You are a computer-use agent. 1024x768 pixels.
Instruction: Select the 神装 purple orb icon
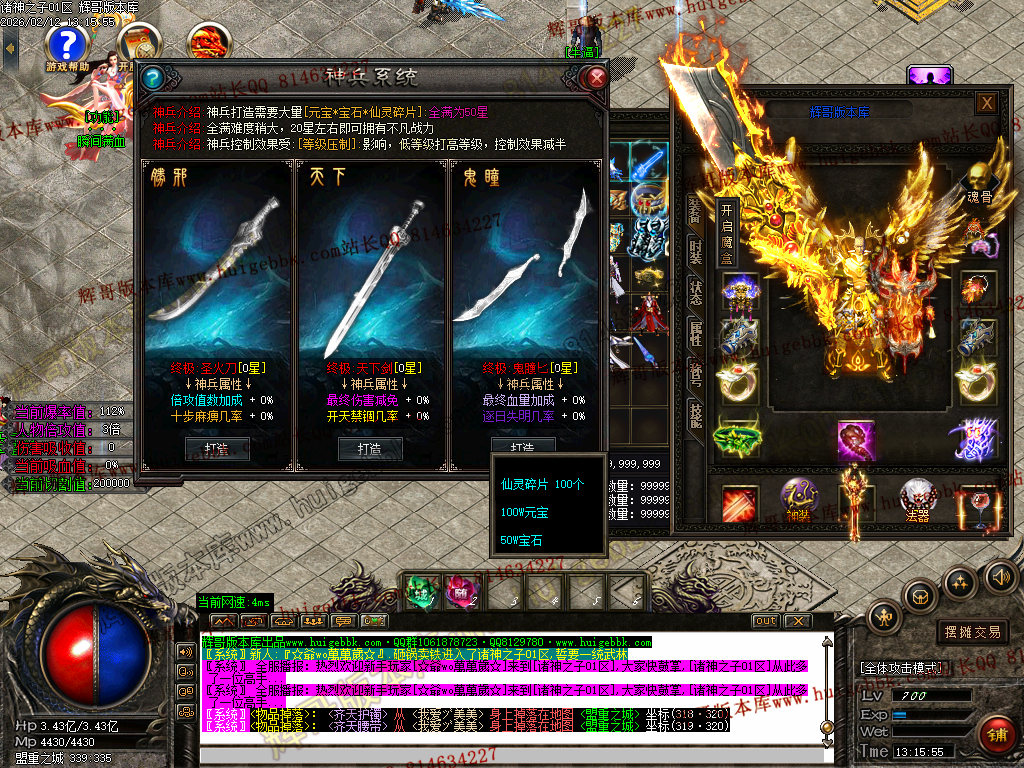(x=799, y=497)
